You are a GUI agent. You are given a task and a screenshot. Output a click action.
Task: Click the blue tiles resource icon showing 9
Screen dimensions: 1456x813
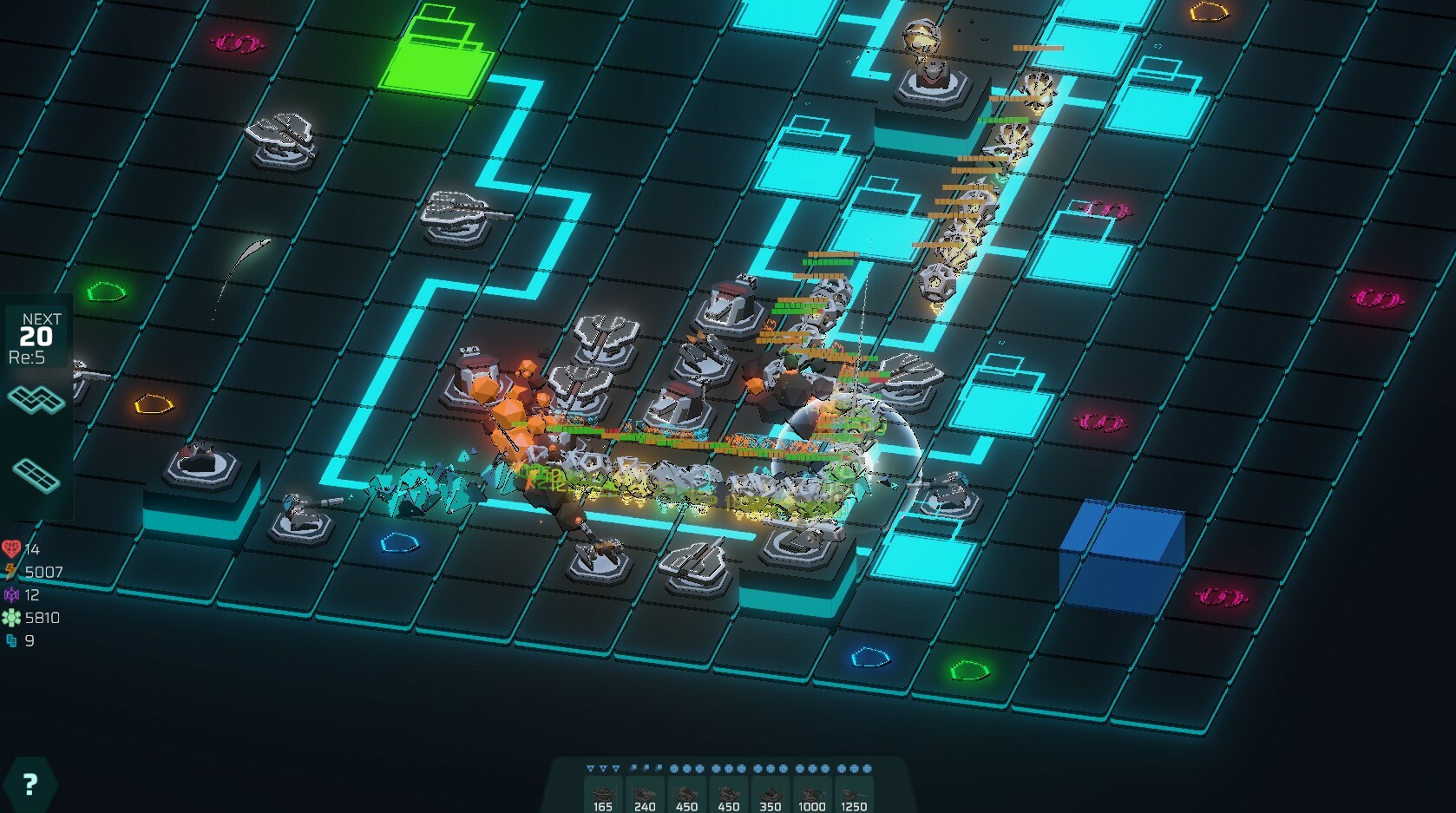click(10, 641)
